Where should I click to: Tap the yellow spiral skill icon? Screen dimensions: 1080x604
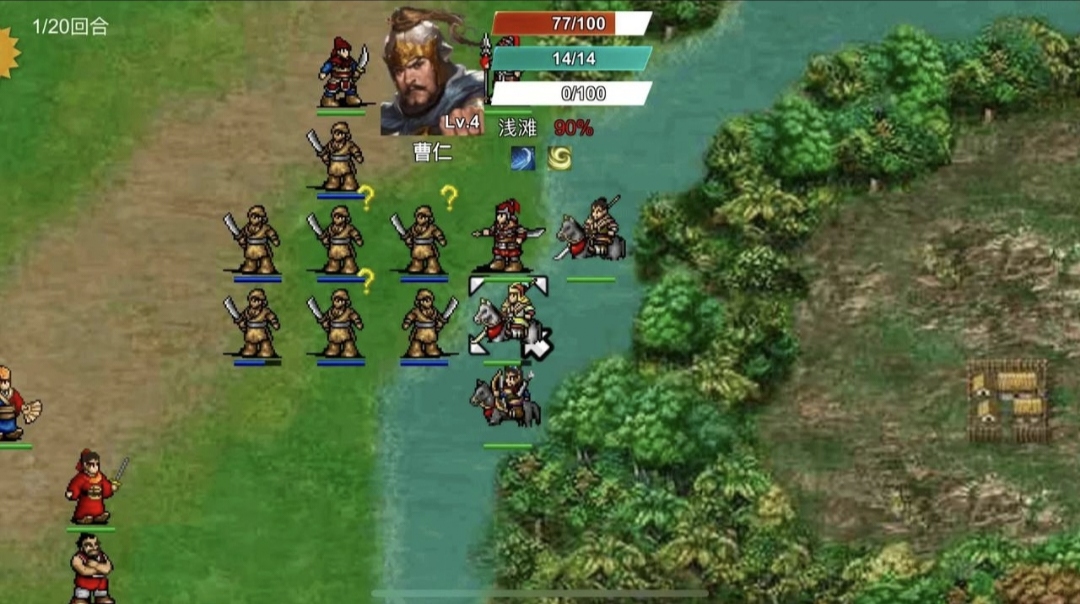tap(559, 158)
